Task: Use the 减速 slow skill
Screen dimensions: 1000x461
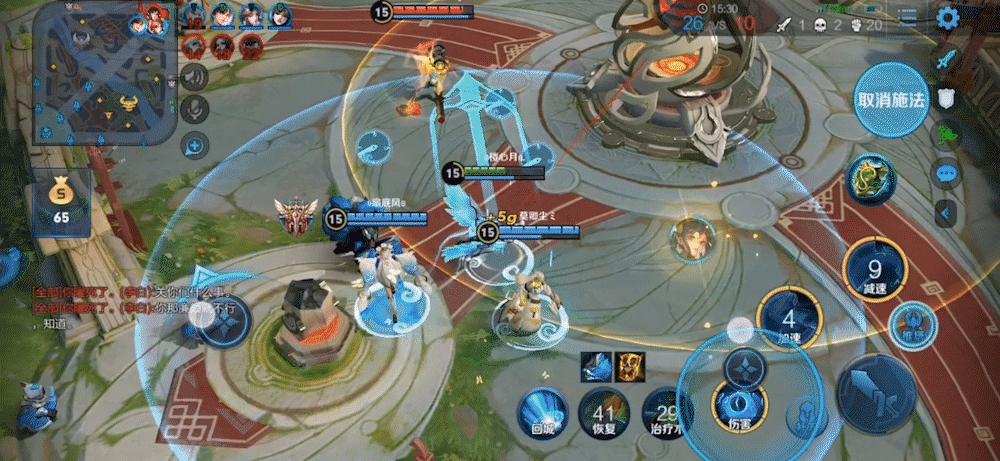Action: click(873, 272)
